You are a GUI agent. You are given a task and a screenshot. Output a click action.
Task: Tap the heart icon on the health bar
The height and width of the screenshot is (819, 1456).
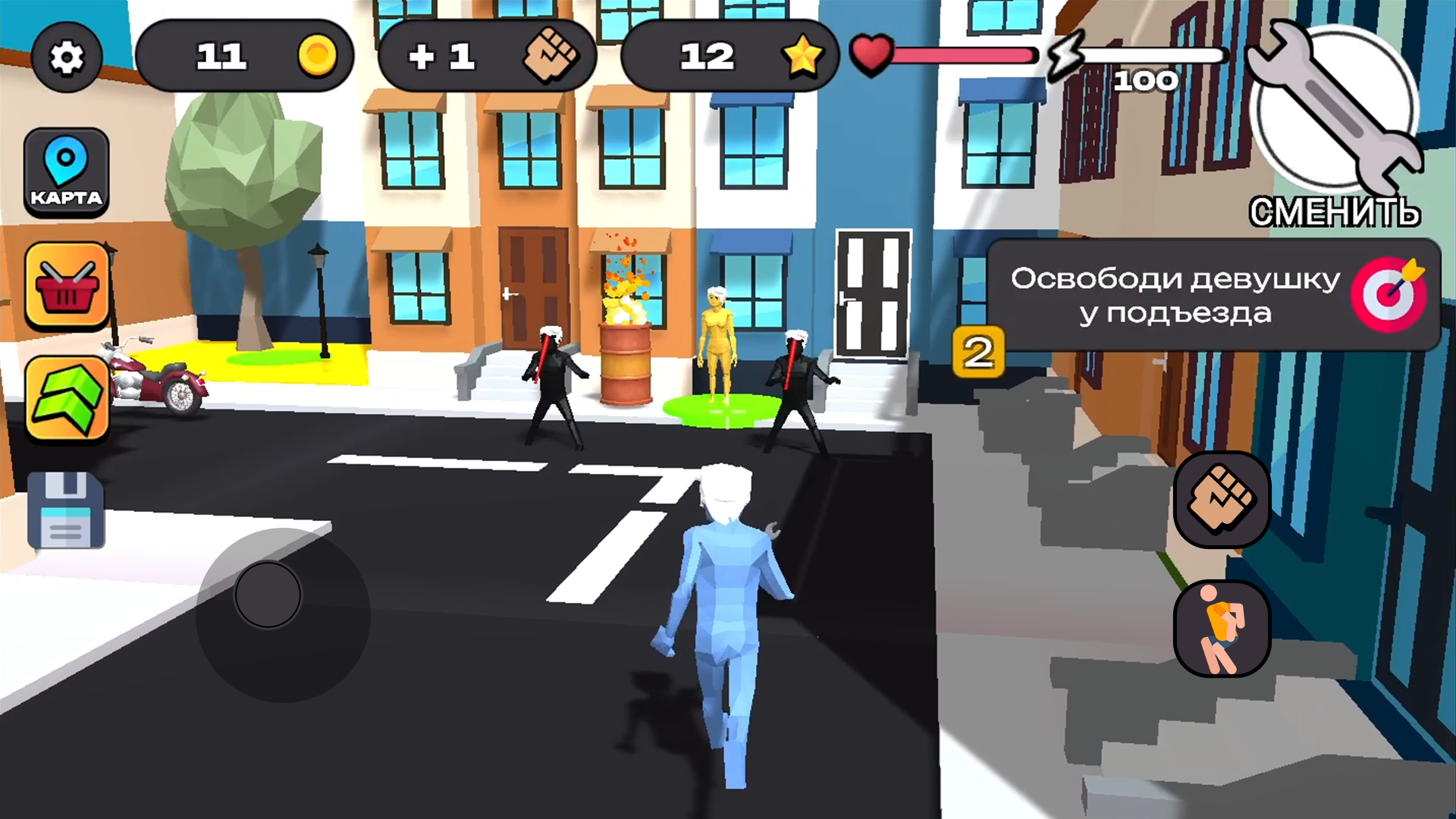point(871,55)
